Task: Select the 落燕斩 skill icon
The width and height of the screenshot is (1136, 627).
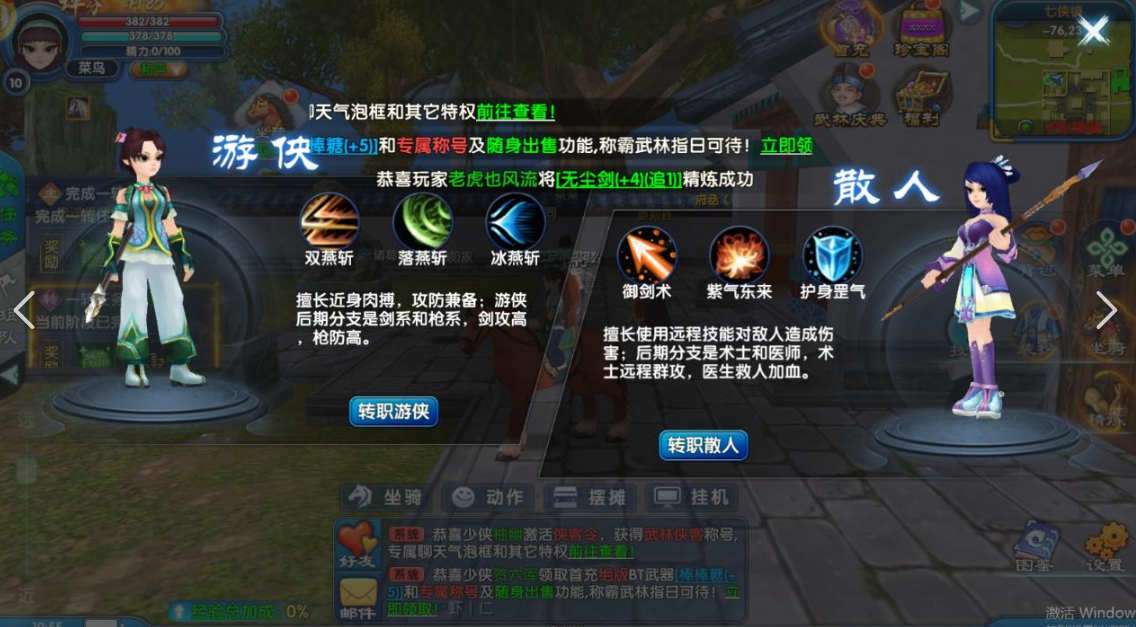Action: [x=422, y=221]
